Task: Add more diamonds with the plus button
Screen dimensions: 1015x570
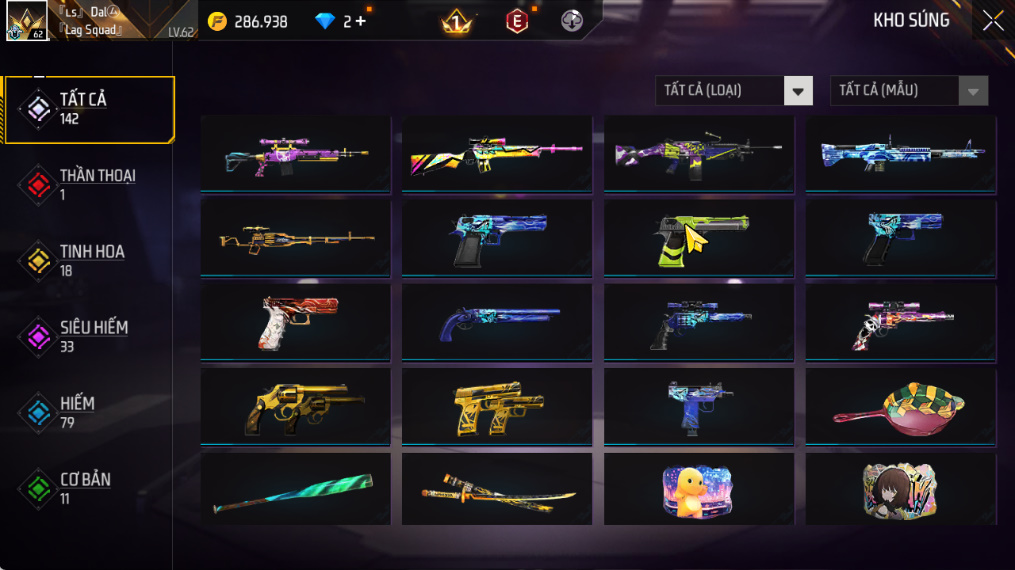Action: click(x=361, y=21)
